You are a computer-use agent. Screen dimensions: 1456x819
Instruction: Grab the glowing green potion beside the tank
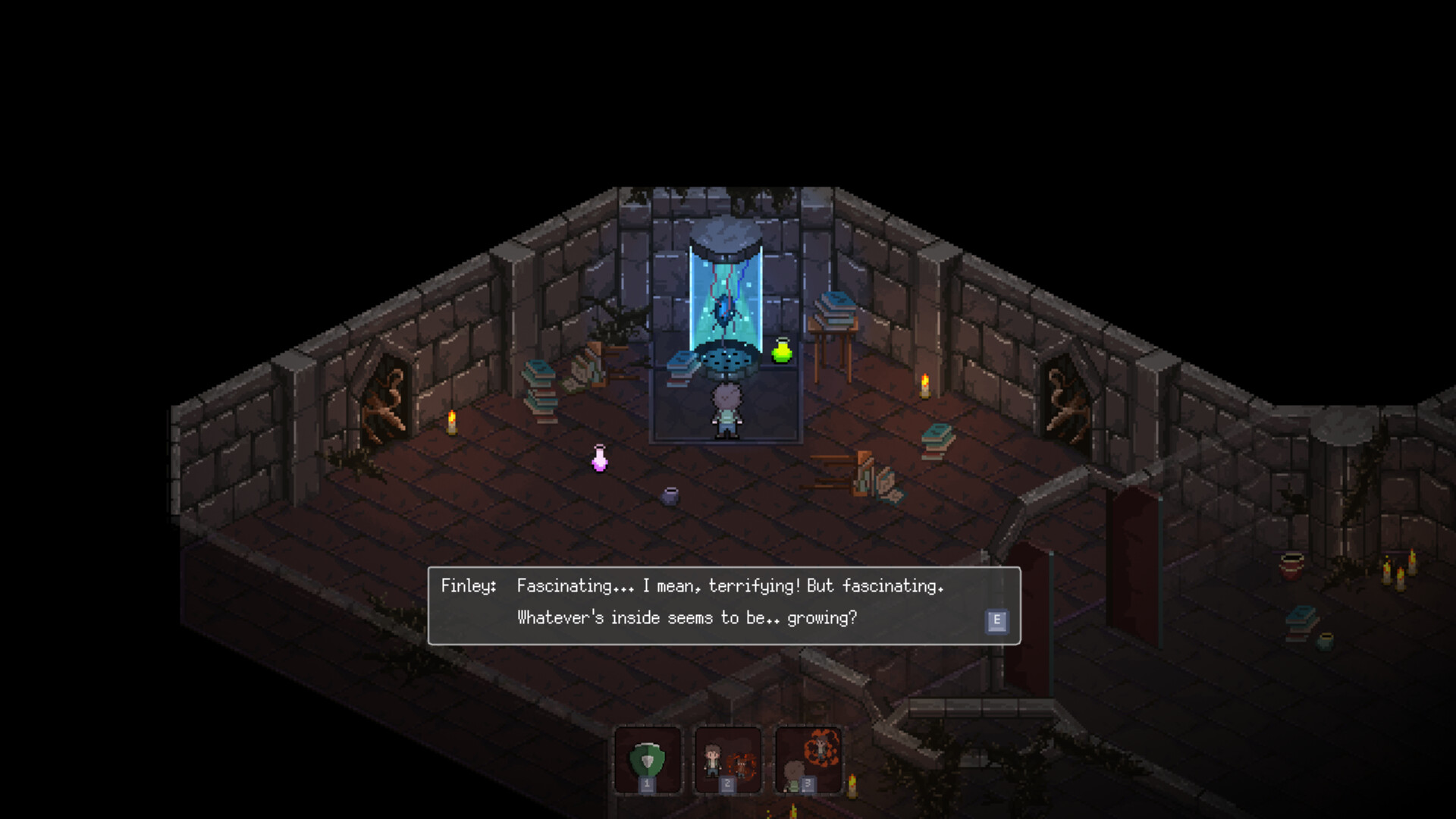[x=780, y=350]
